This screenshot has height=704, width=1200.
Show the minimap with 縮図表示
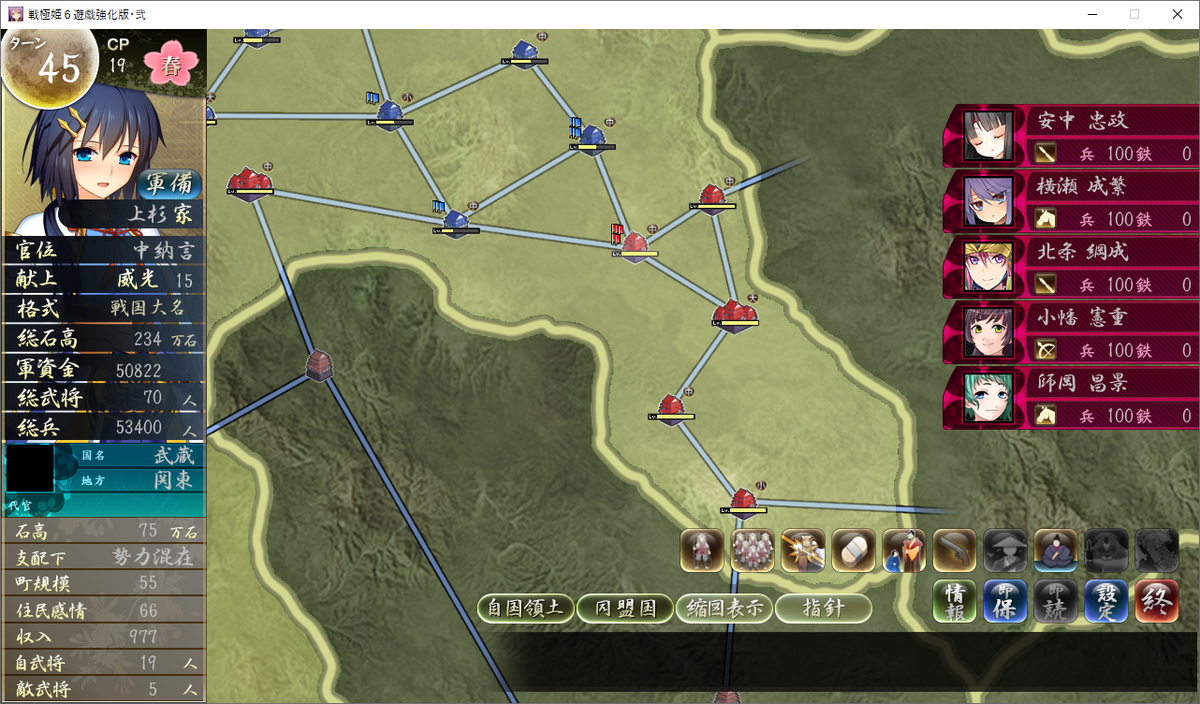pyautogui.click(x=723, y=608)
